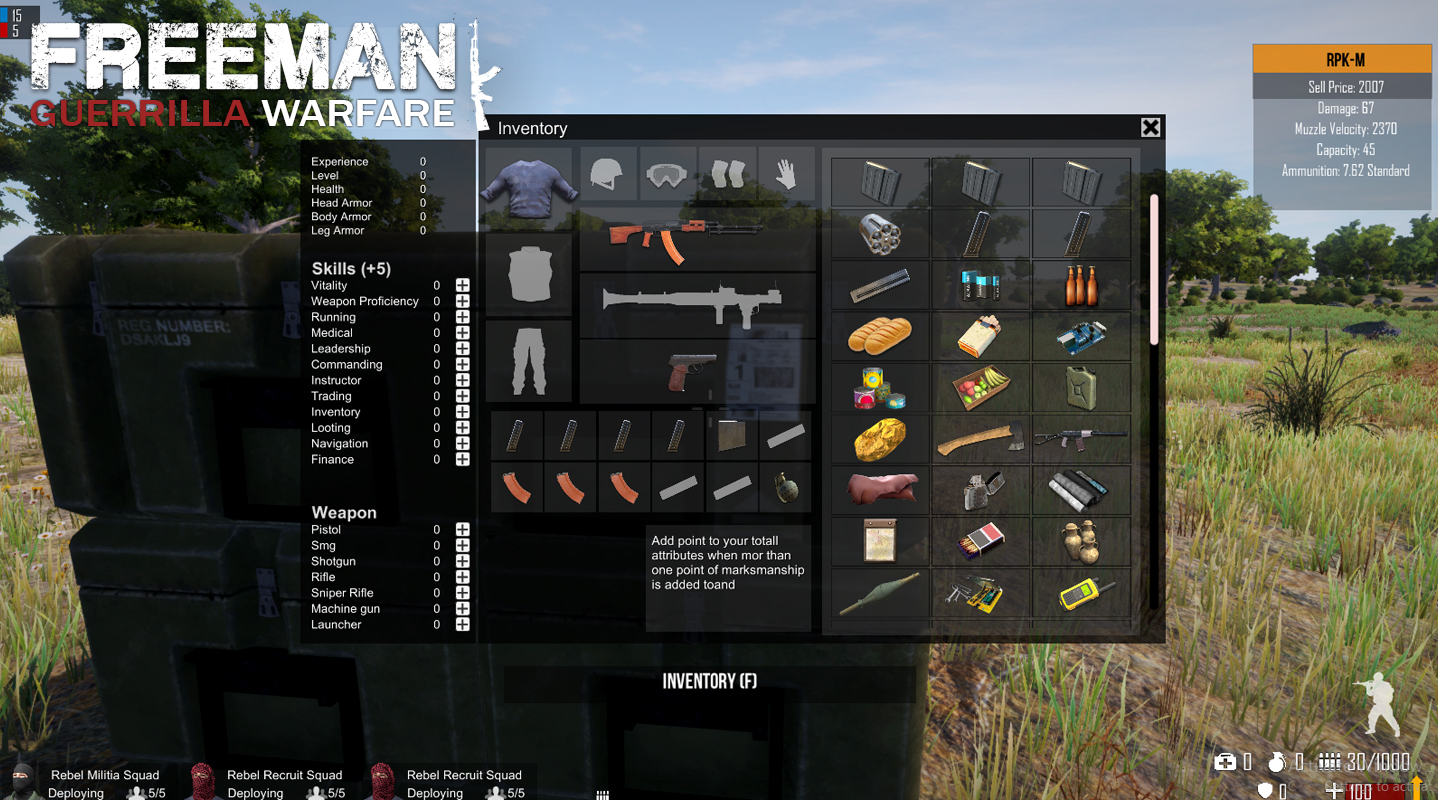
Task: Increase the Machine gun weapon skill
Action: pos(461,608)
